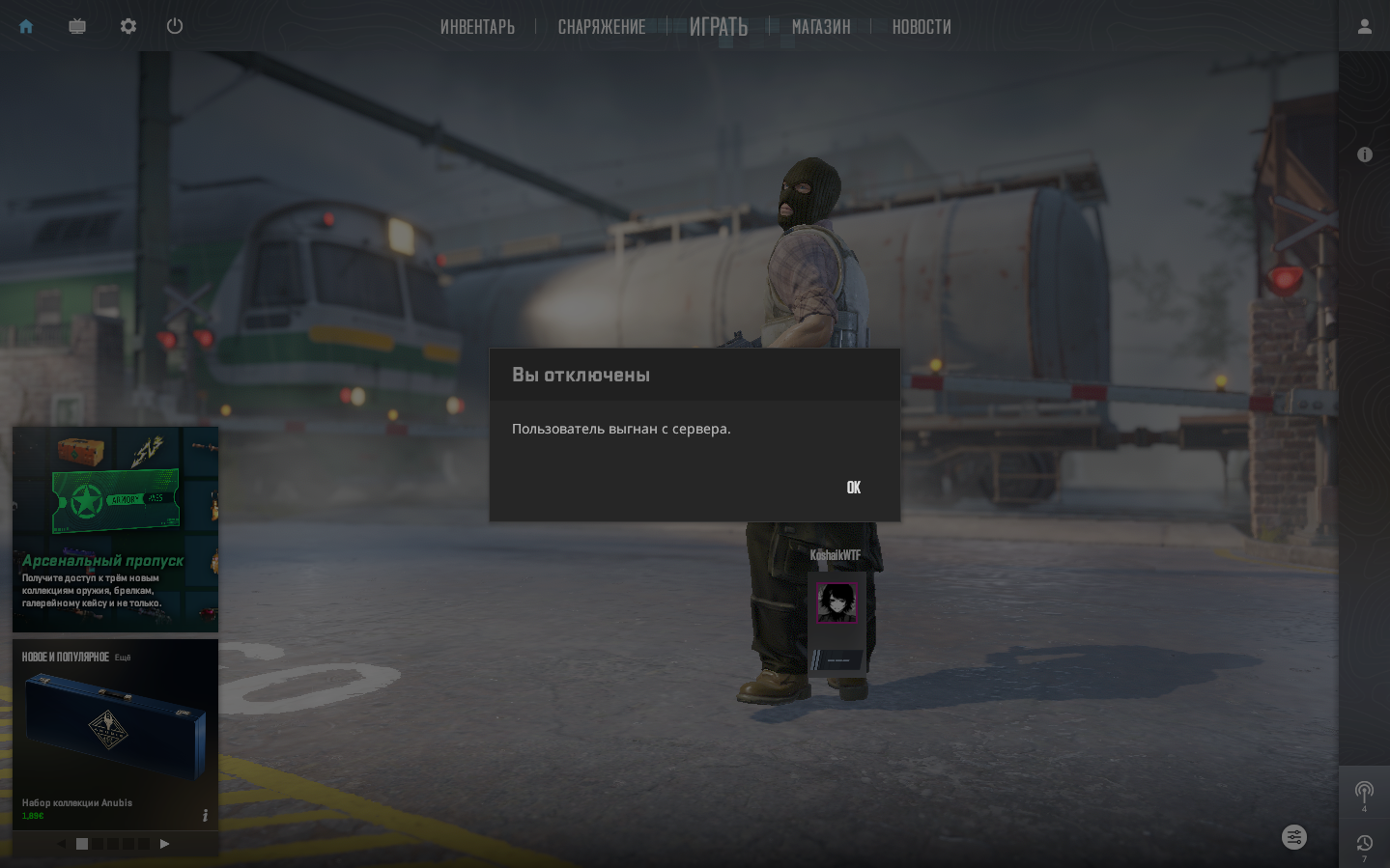Select the Играть tab
Viewport: 1390px width, 868px height.
tap(719, 27)
